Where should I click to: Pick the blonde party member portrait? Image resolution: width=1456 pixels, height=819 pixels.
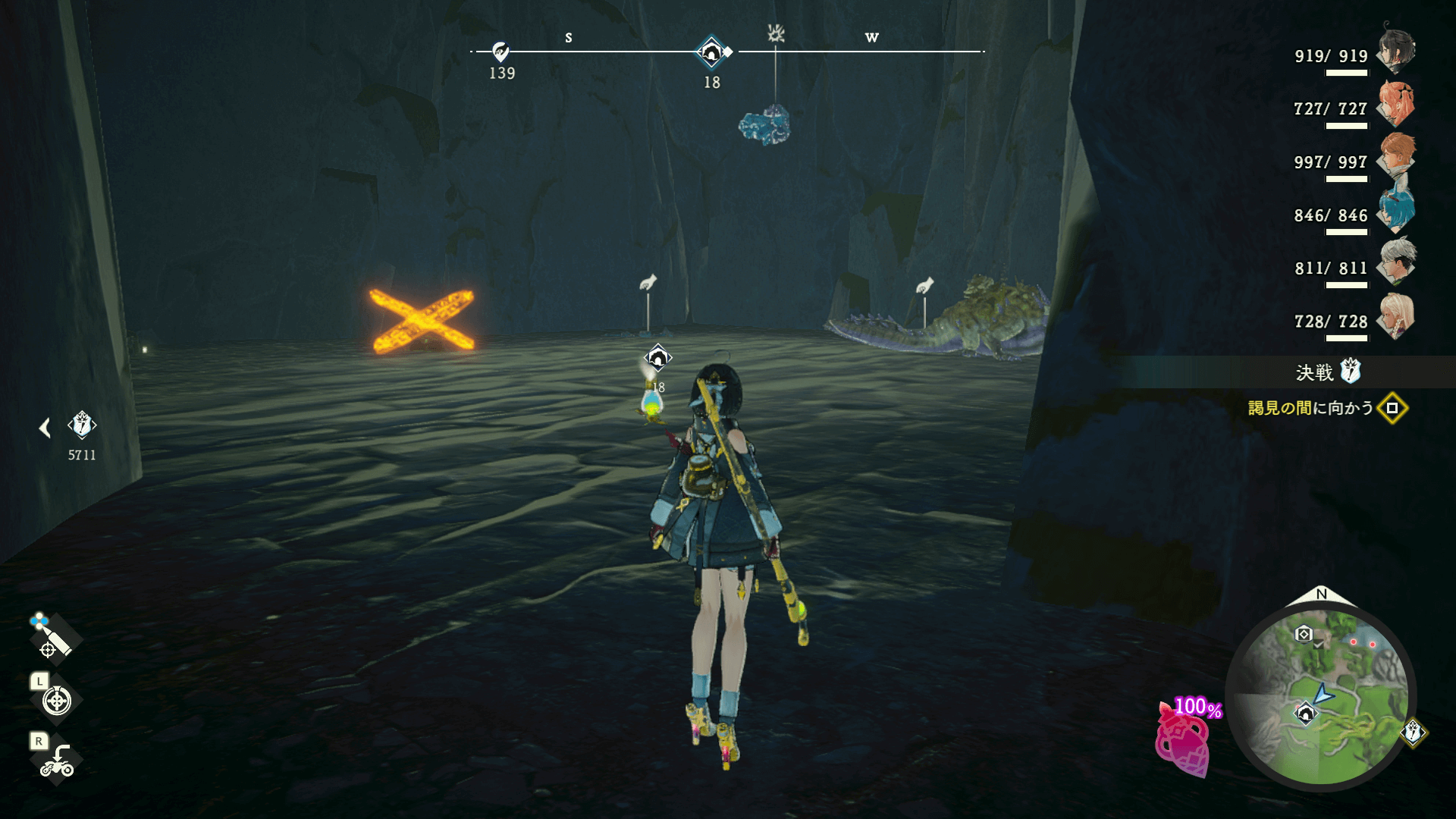coord(1396,316)
